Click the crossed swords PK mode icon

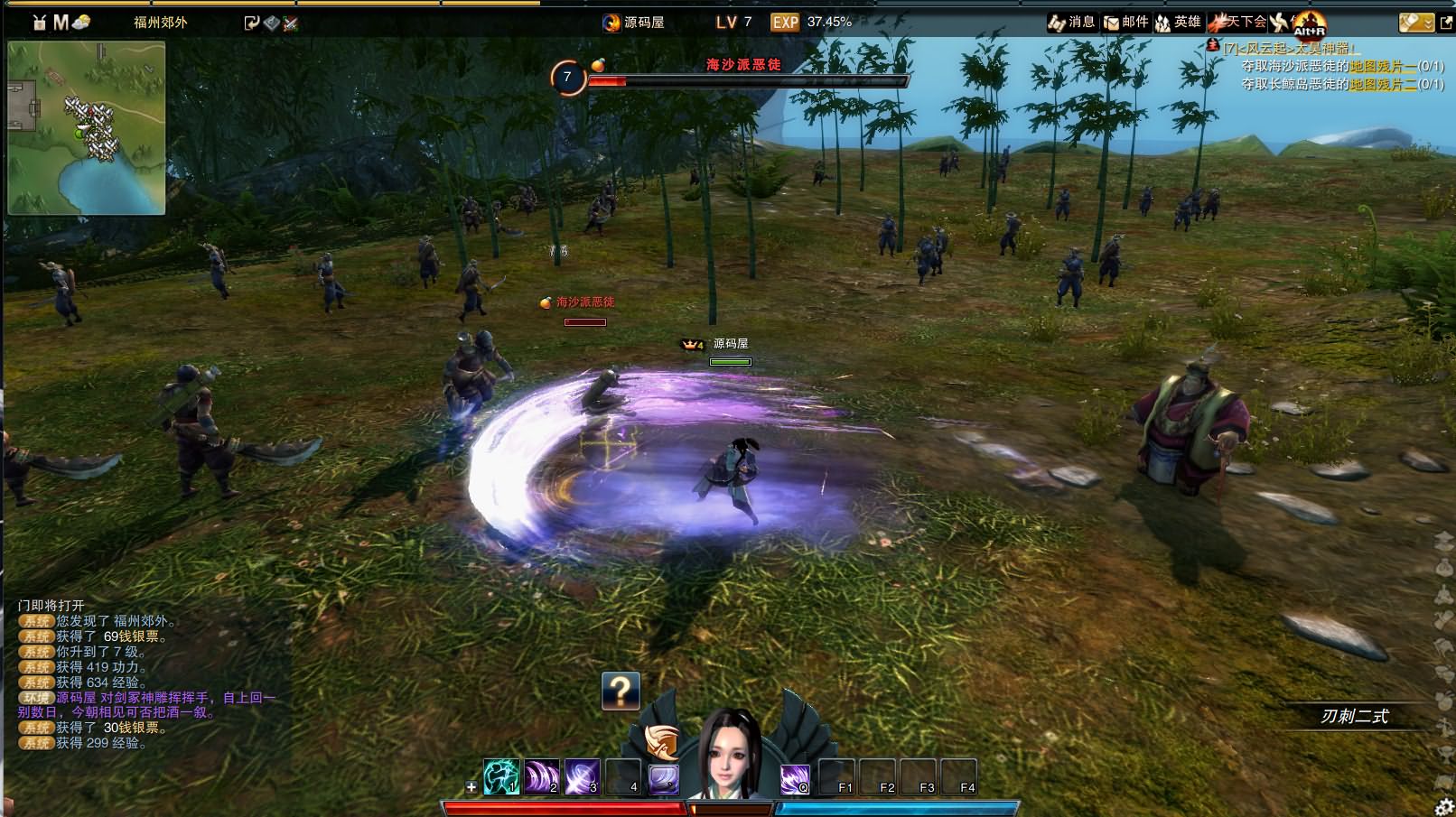290,23
